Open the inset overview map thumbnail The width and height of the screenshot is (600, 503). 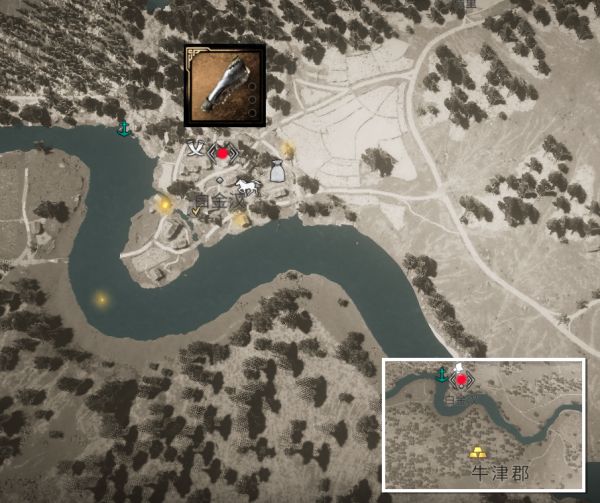[x=484, y=424]
